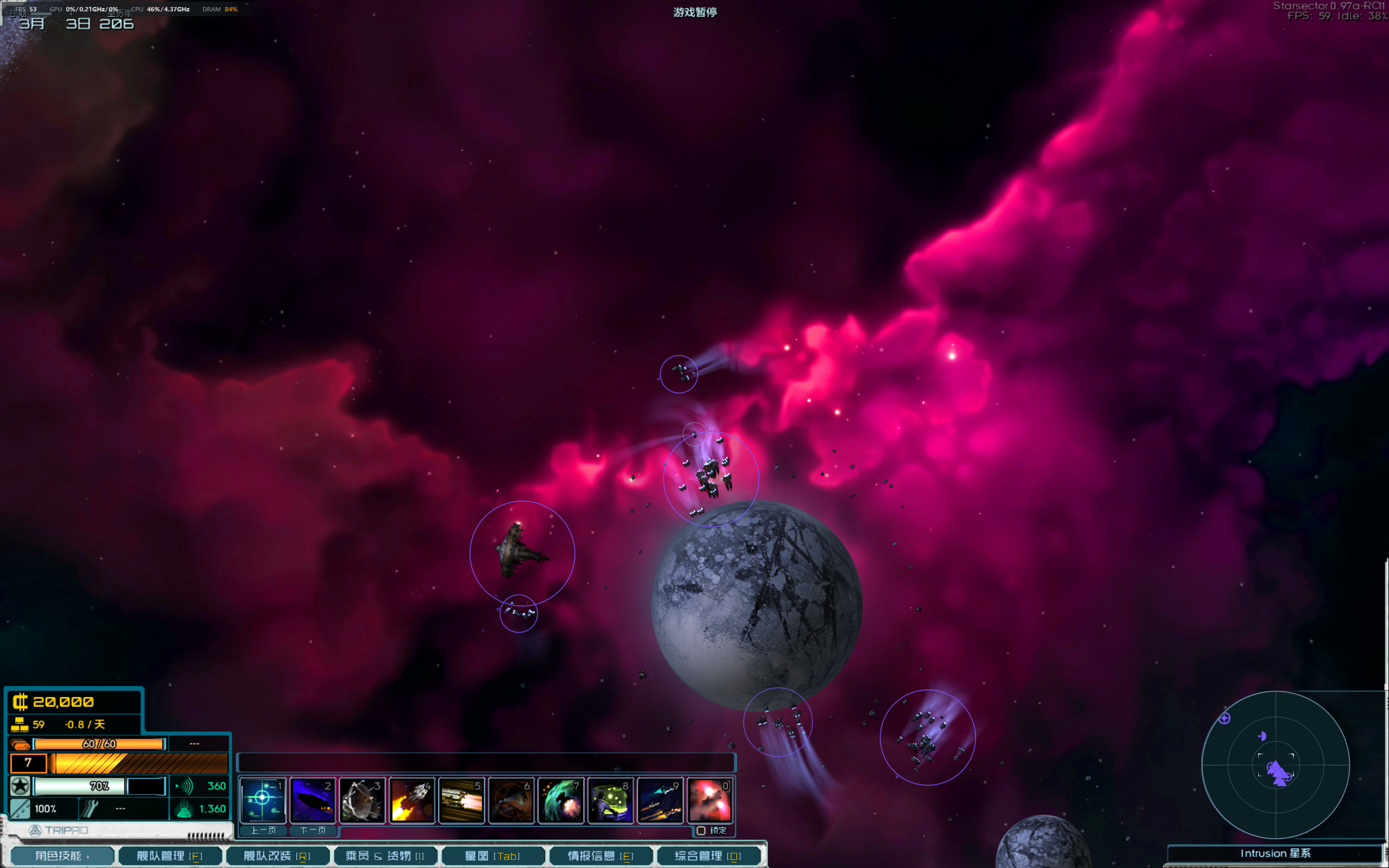
Task: Go to previous ability page 上一页
Action: pyautogui.click(x=263, y=830)
